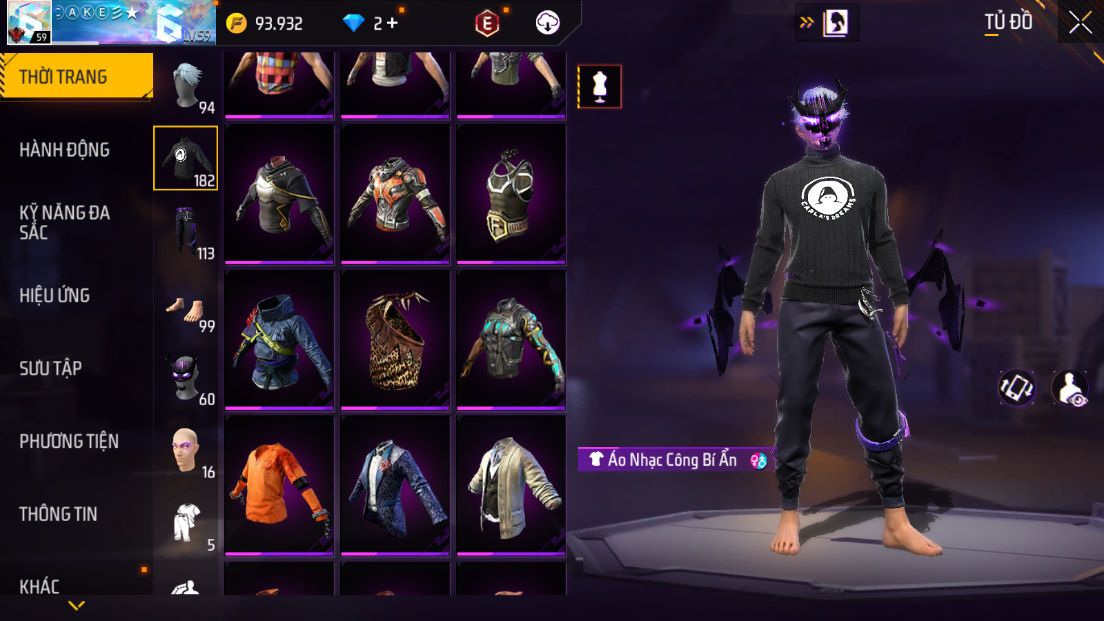Choose the hair subcategory with 94 items
The width and height of the screenshot is (1104, 621).
tap(186, 86)
